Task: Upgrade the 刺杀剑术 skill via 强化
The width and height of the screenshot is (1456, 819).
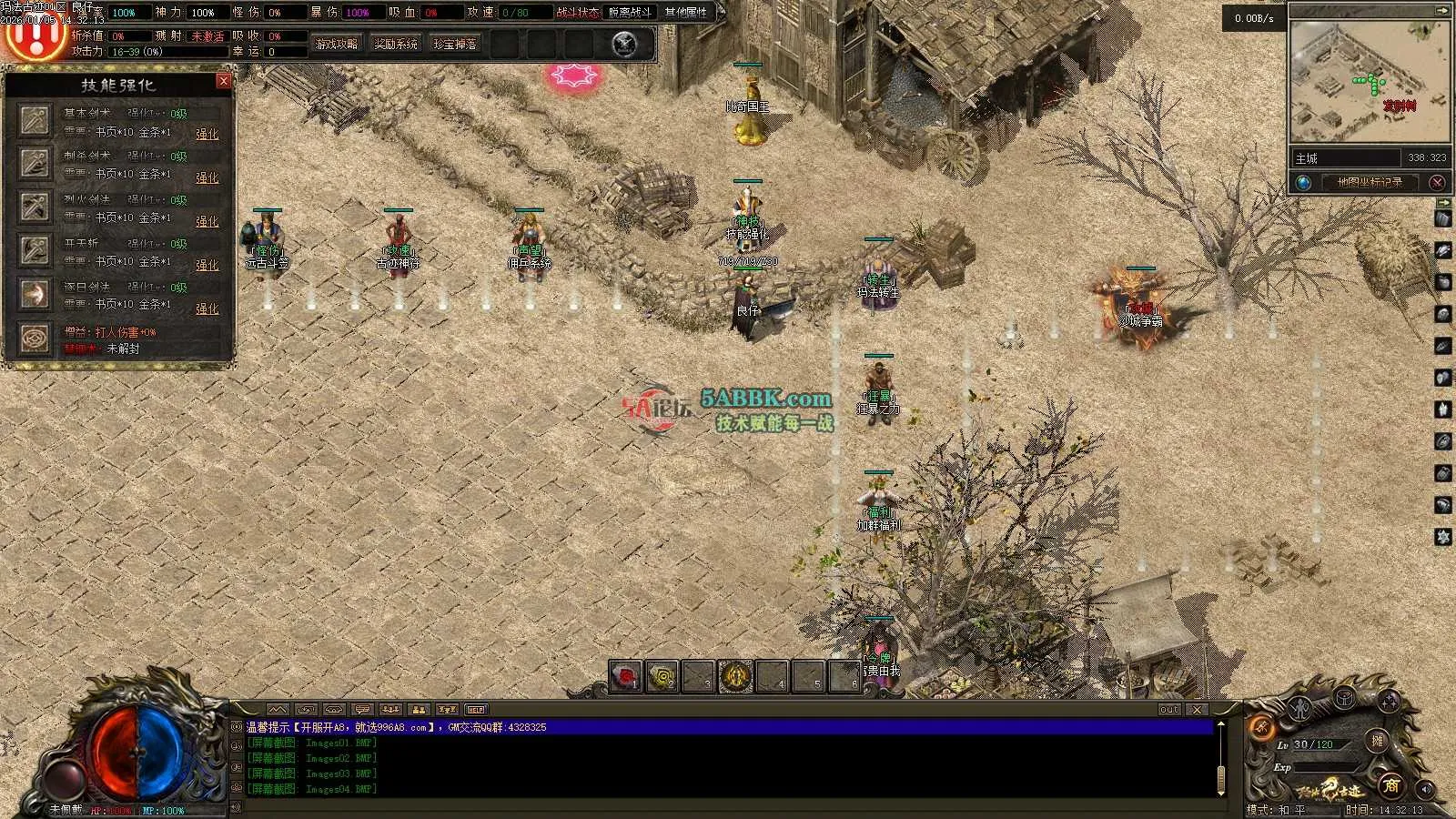Action: (207, 177)
